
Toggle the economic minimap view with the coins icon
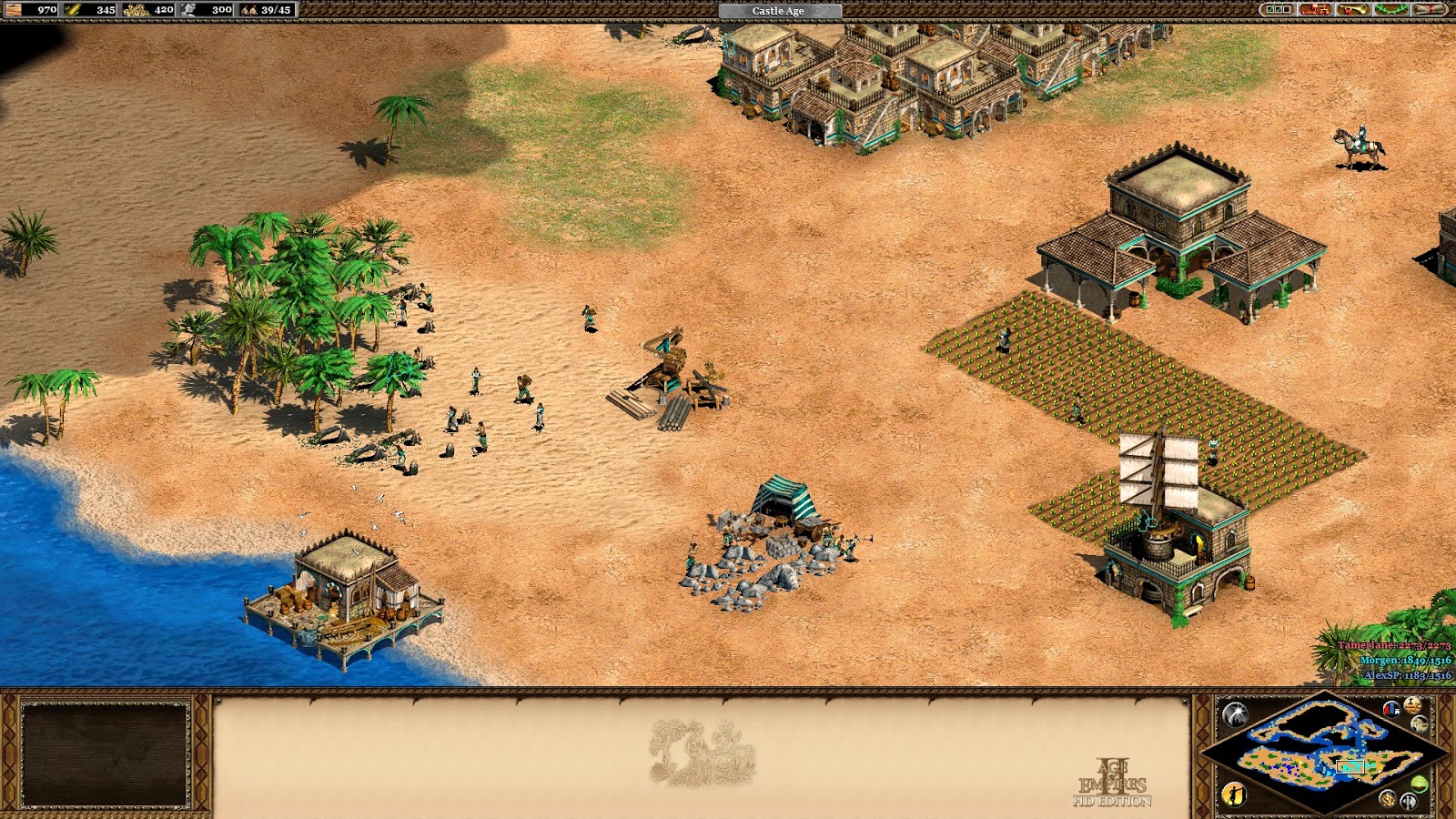[x=1387, y=800]
